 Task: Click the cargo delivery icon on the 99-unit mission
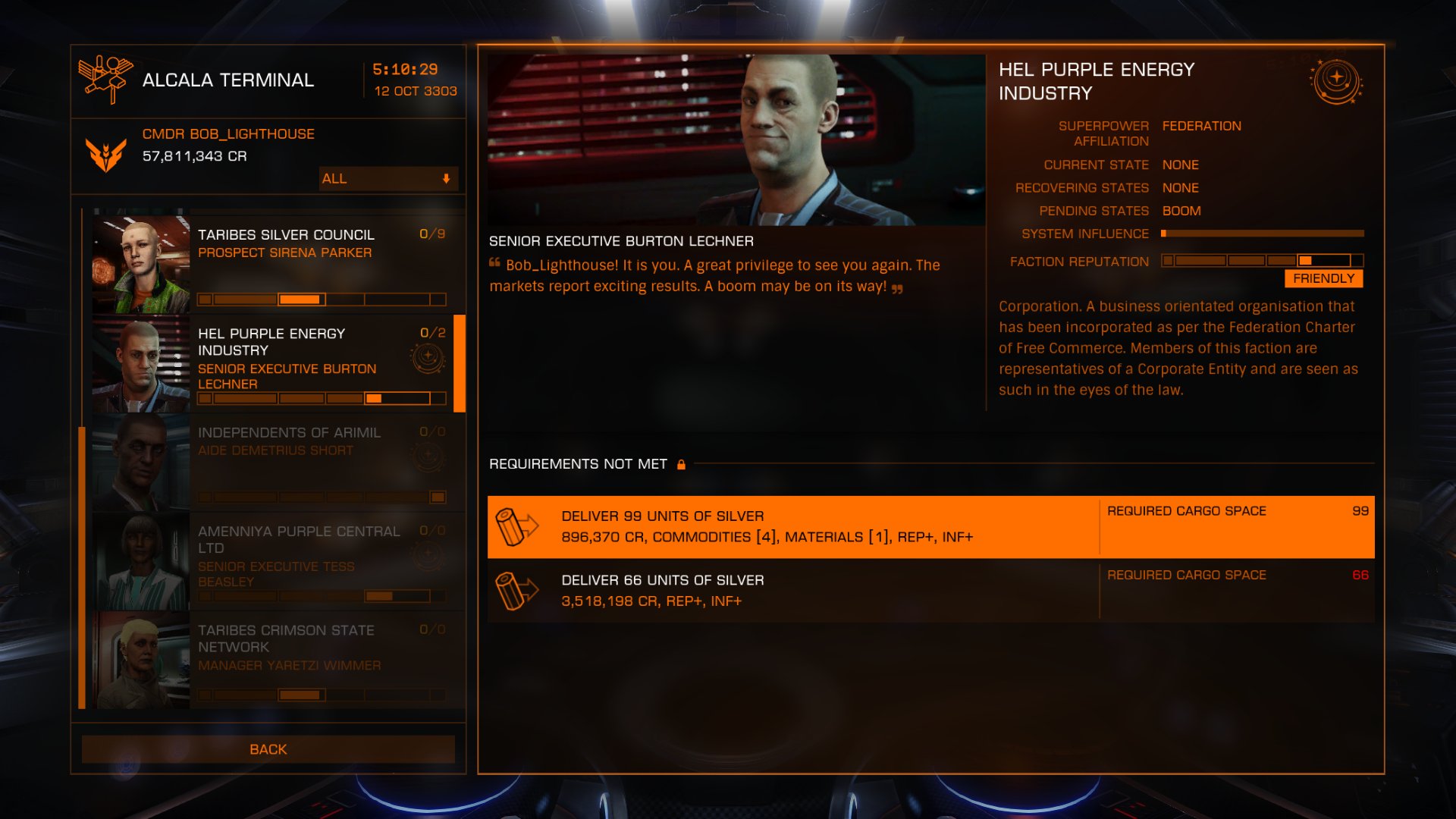point(516,526)
